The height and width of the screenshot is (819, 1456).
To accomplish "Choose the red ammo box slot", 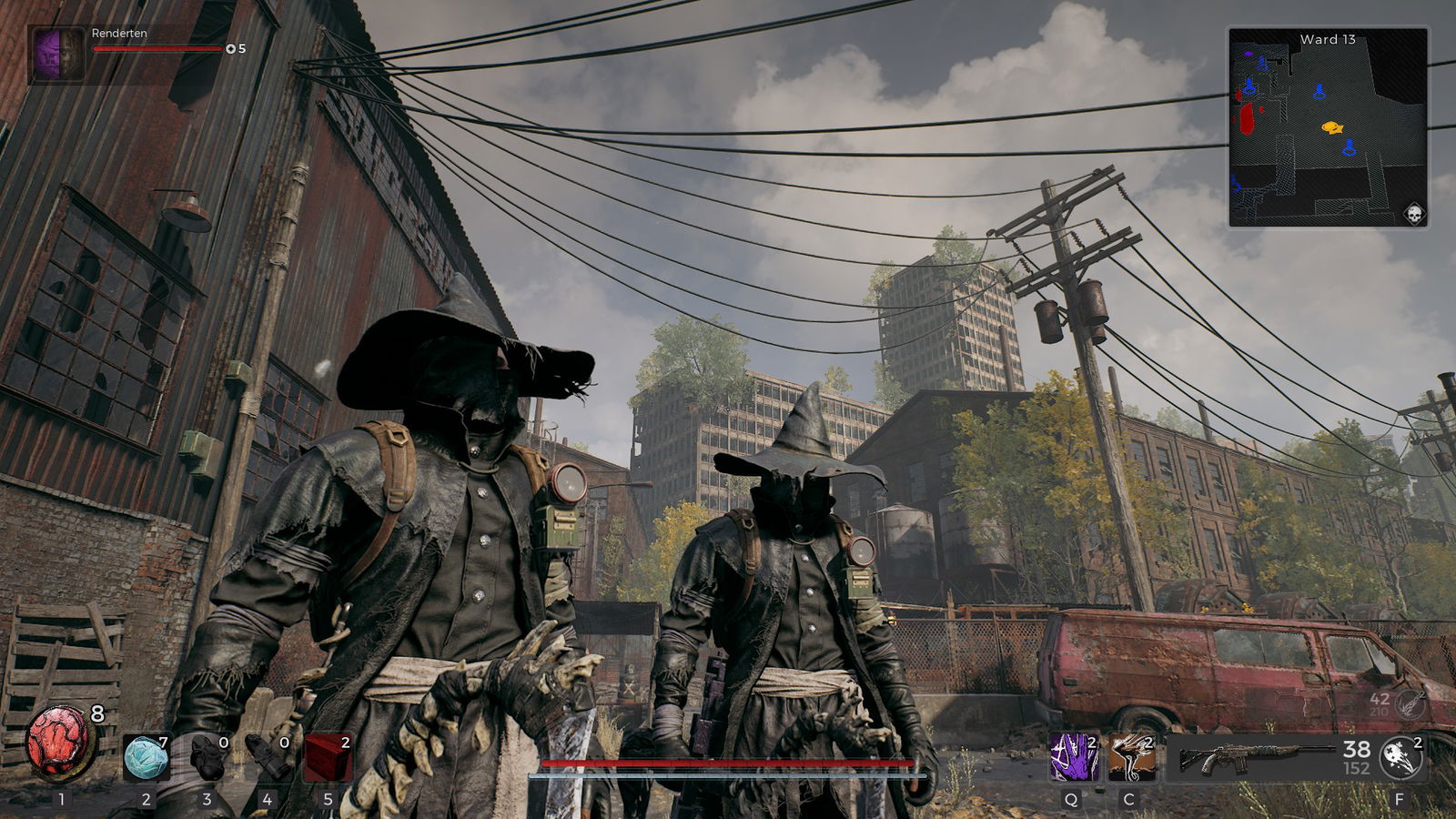I will (x=328, y=758).
